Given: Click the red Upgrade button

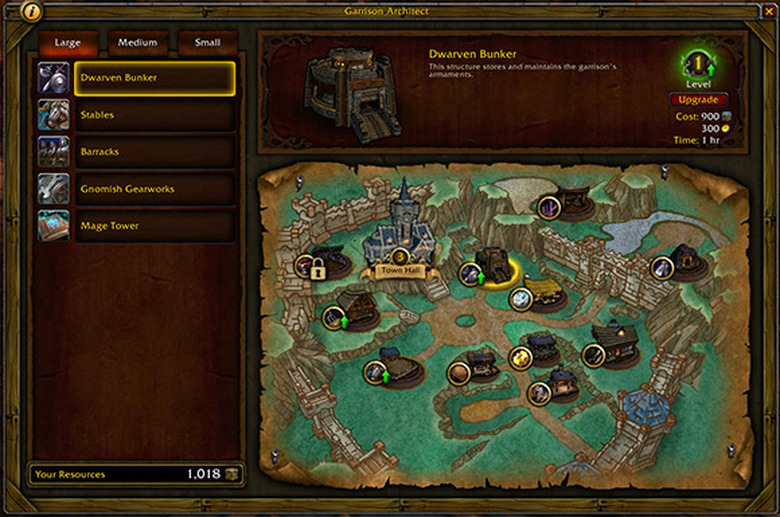Looking at the screenshot, I should point(698,100).
